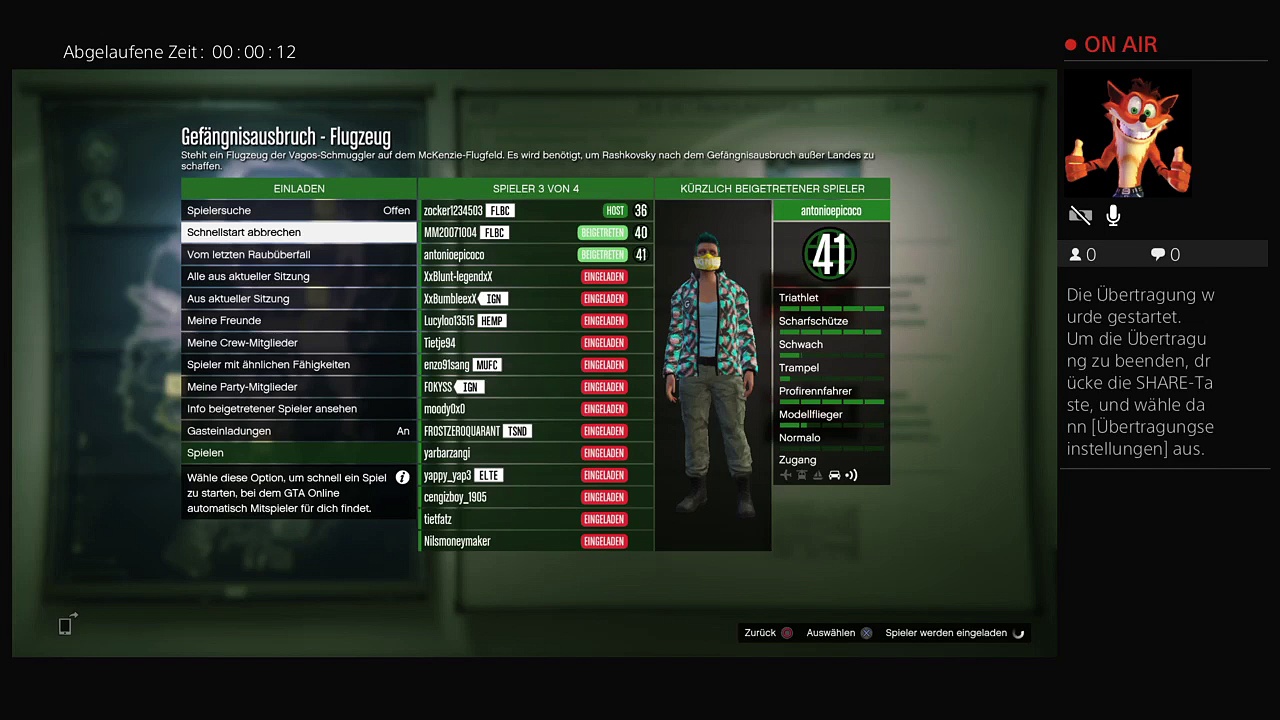View Info beigetretener Spieler ansehen
Screen dimensions: 1280x720
(298, 409)
